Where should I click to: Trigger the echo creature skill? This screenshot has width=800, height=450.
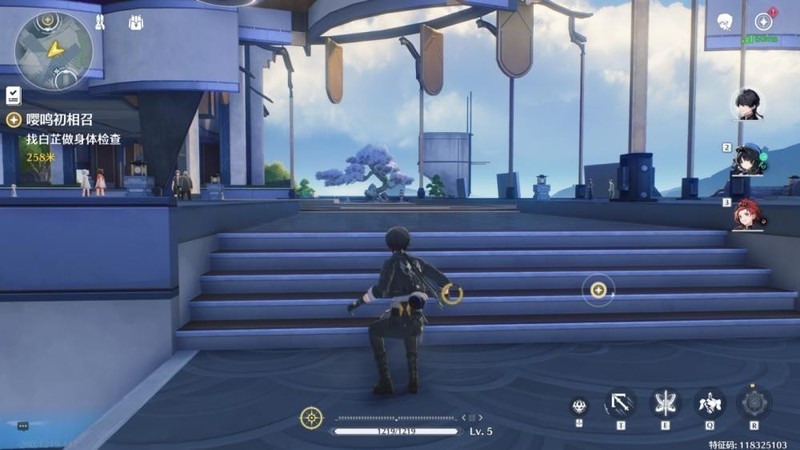coord(709,403)
